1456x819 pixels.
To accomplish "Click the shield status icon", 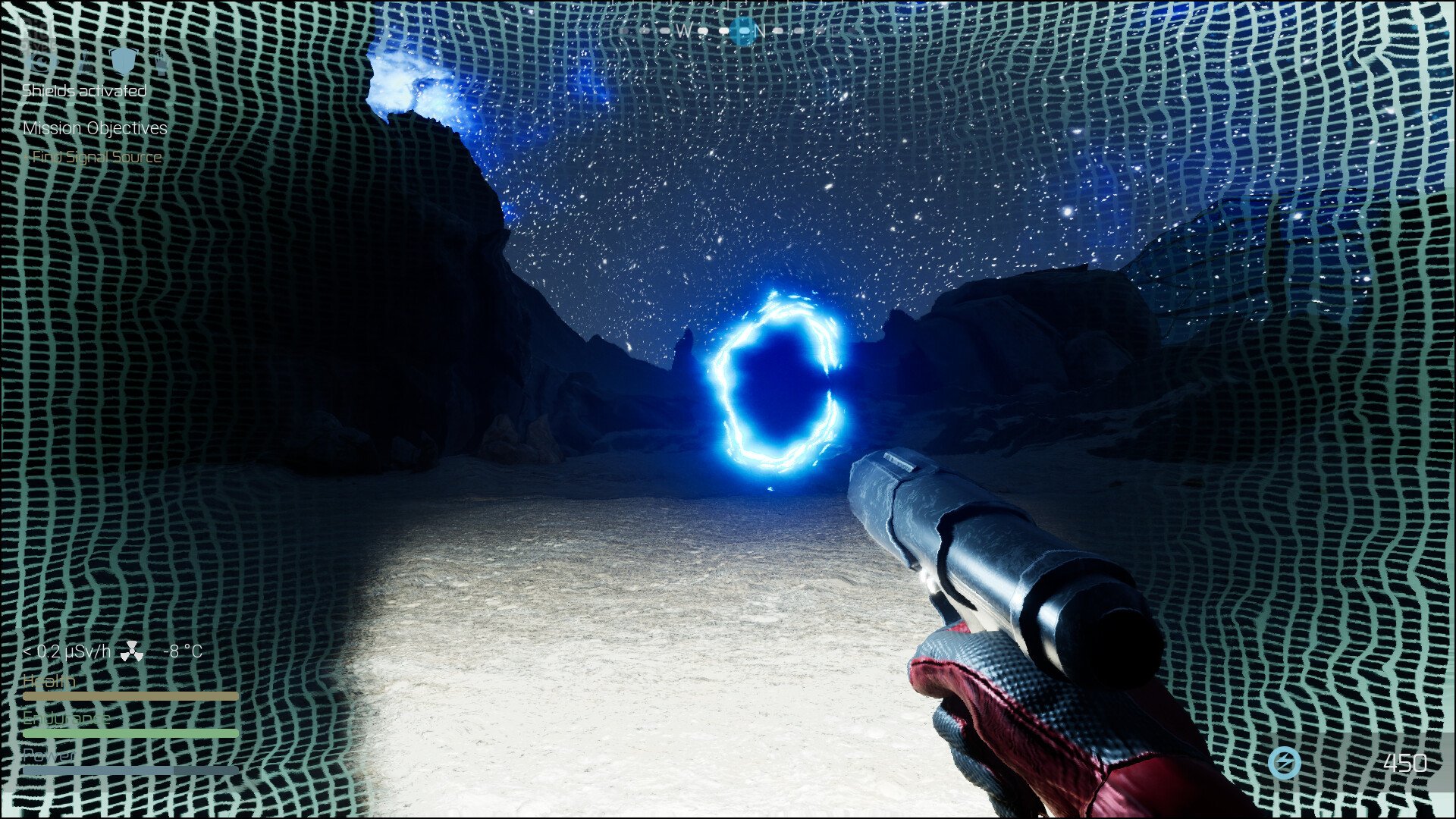I will [x=123, y=61].
